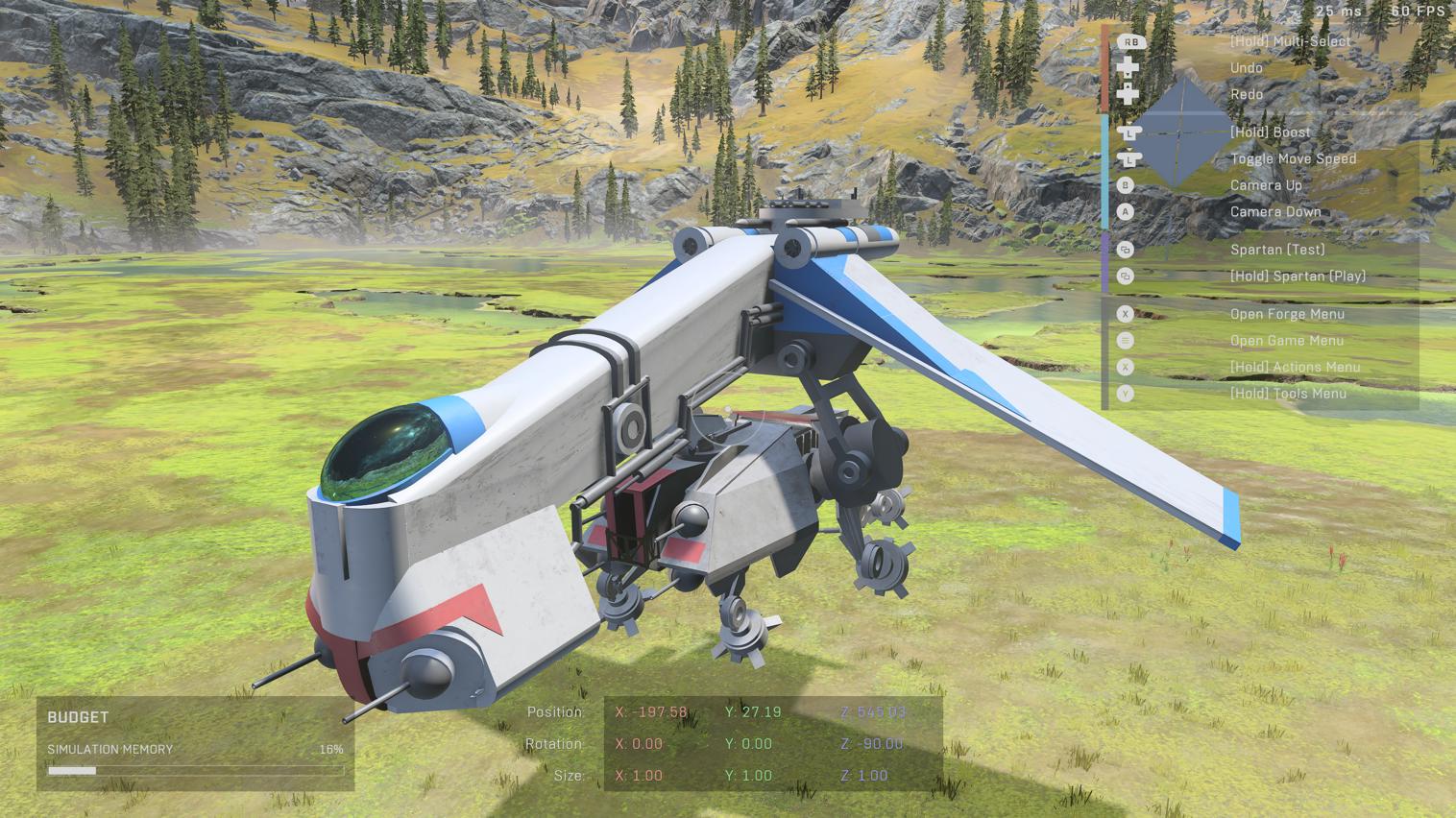
Task: Open the Game Menu
Action: click(x=1287, y=340)
